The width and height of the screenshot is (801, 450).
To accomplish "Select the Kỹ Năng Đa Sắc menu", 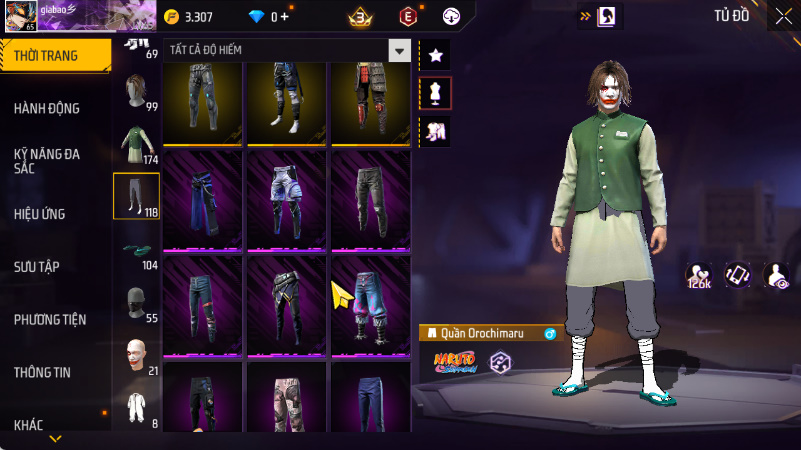I will [x=47, y=162].
